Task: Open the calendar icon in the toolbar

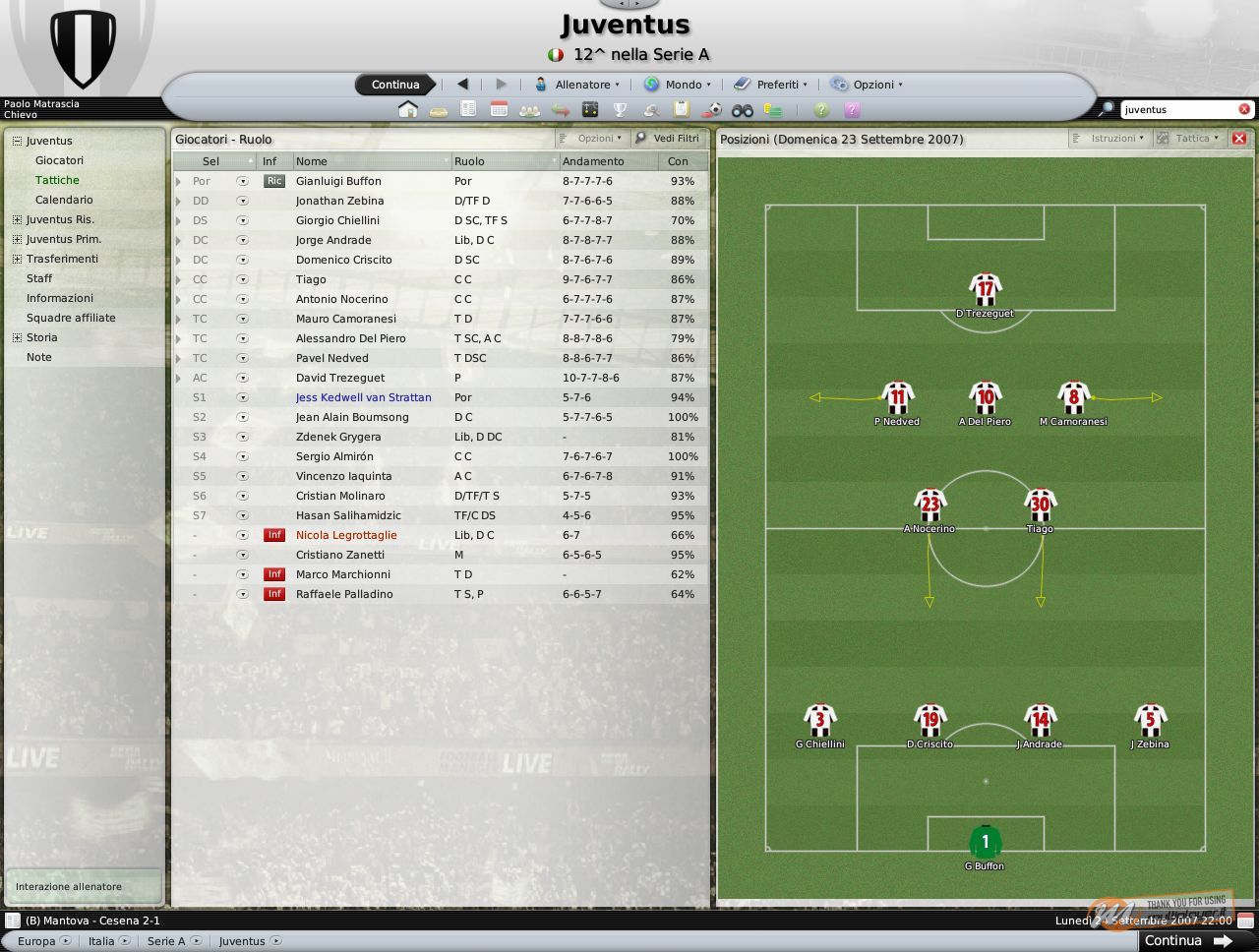Action: pos(498,110)
